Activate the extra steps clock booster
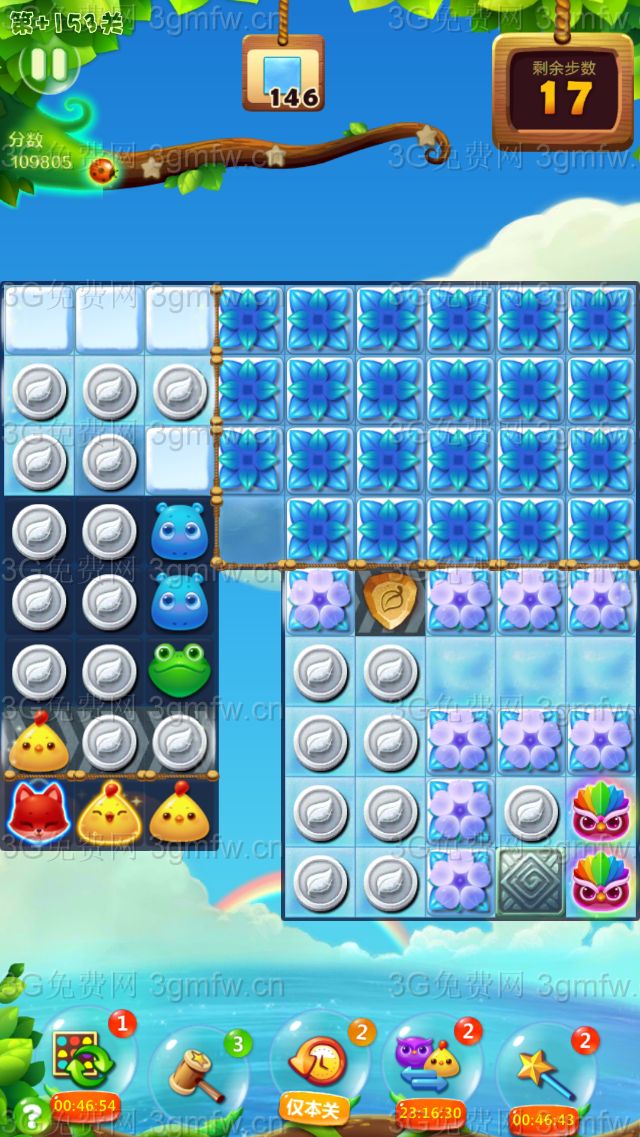Viewport: 640px width, 1137px height. point(318,1062)
